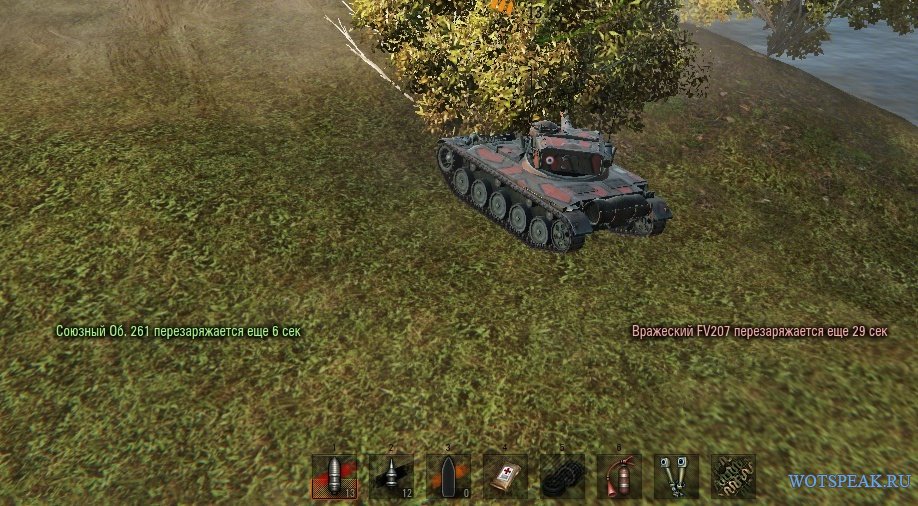
Task: Click the binocular telescope equipment icon
Action: [x=676, y=475]
